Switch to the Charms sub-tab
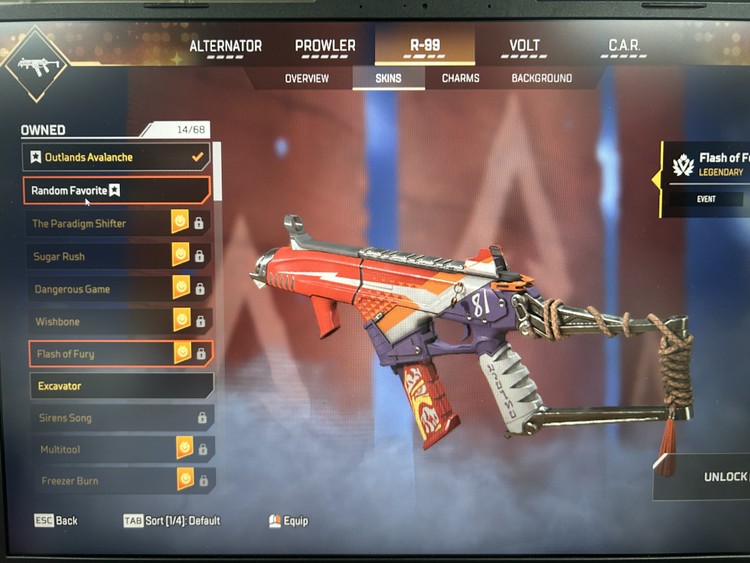 [460, 78]
